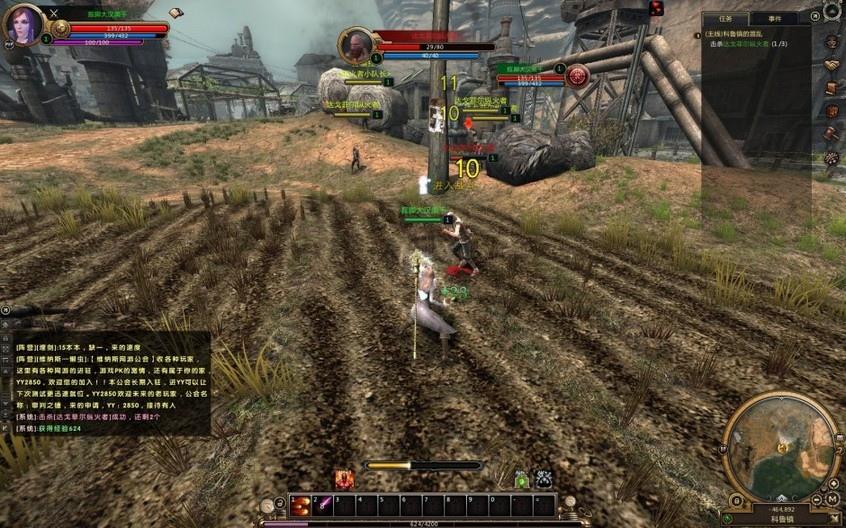Open the small book icon near player frame
This screenshot has width=846, height=528.
(176, 13)
